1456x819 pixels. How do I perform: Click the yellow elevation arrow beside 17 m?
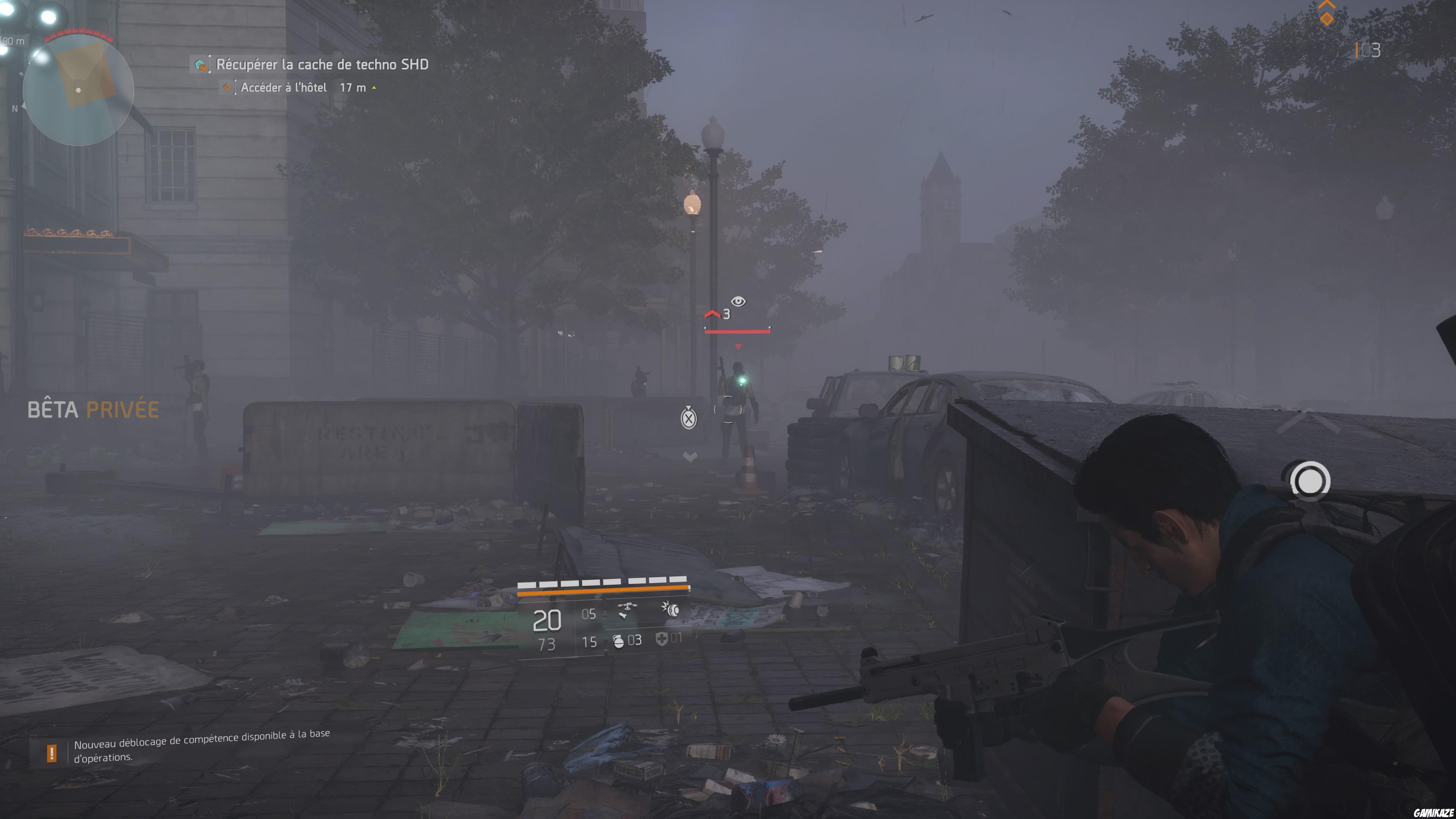[374, 88]
